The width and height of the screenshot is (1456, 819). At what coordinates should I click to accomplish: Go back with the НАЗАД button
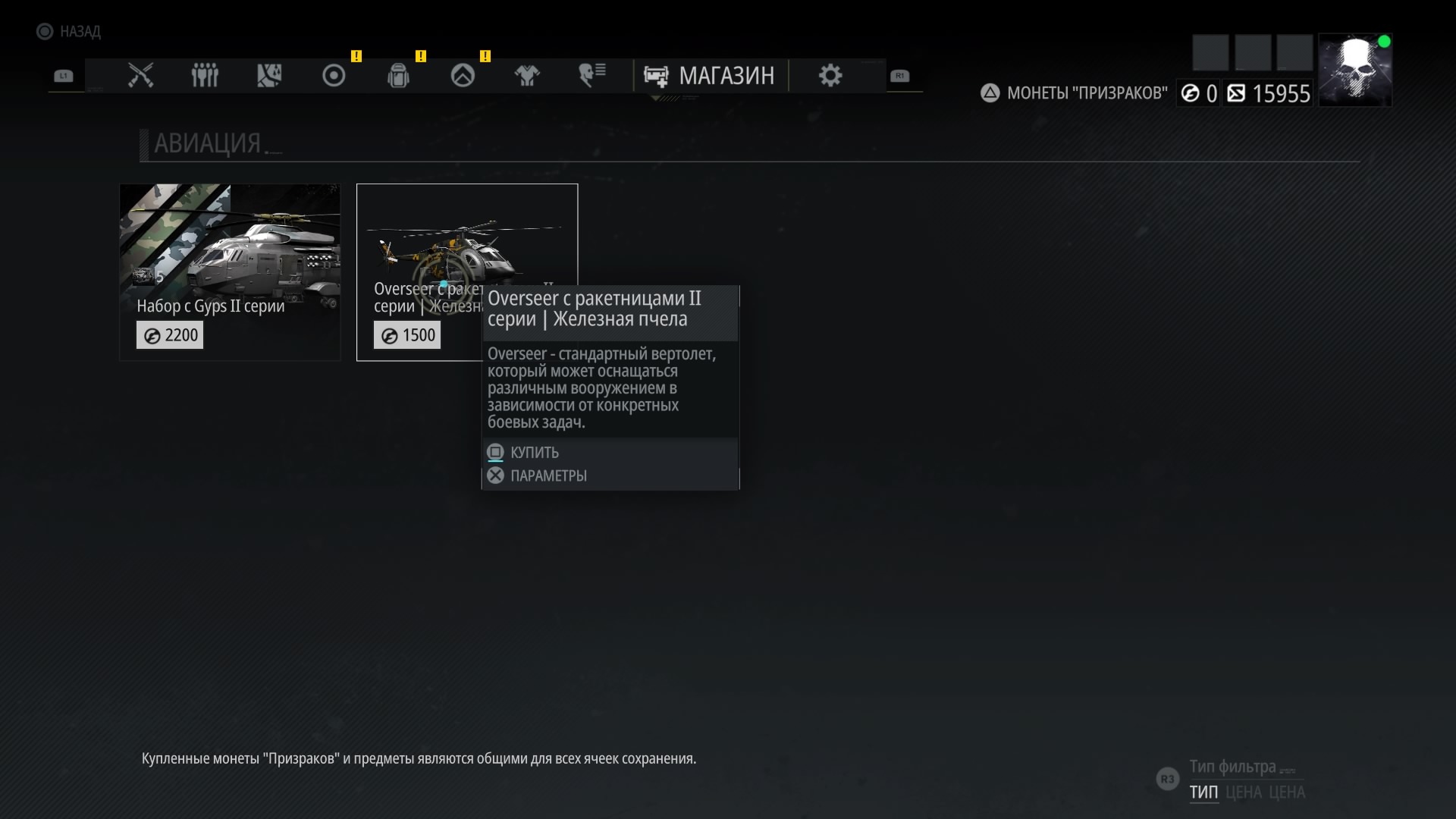coord(70,31)
